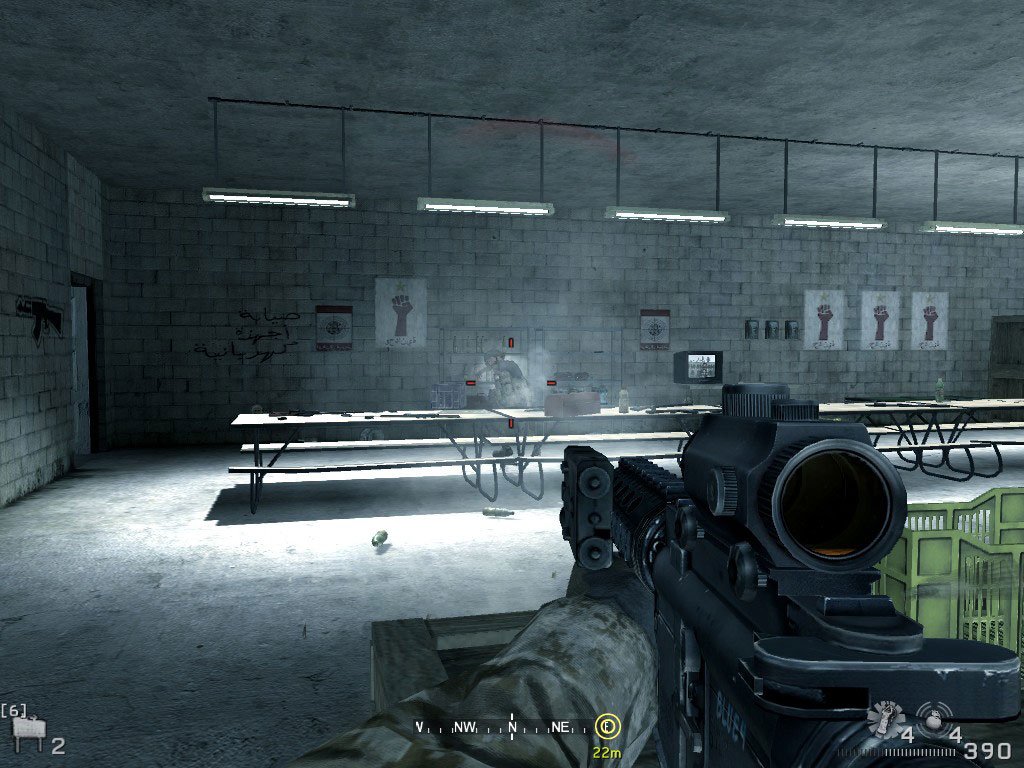Viewport: 1024px width, 768px height.
Task: Select the claymore inventory icon
Action: point(27,737)
